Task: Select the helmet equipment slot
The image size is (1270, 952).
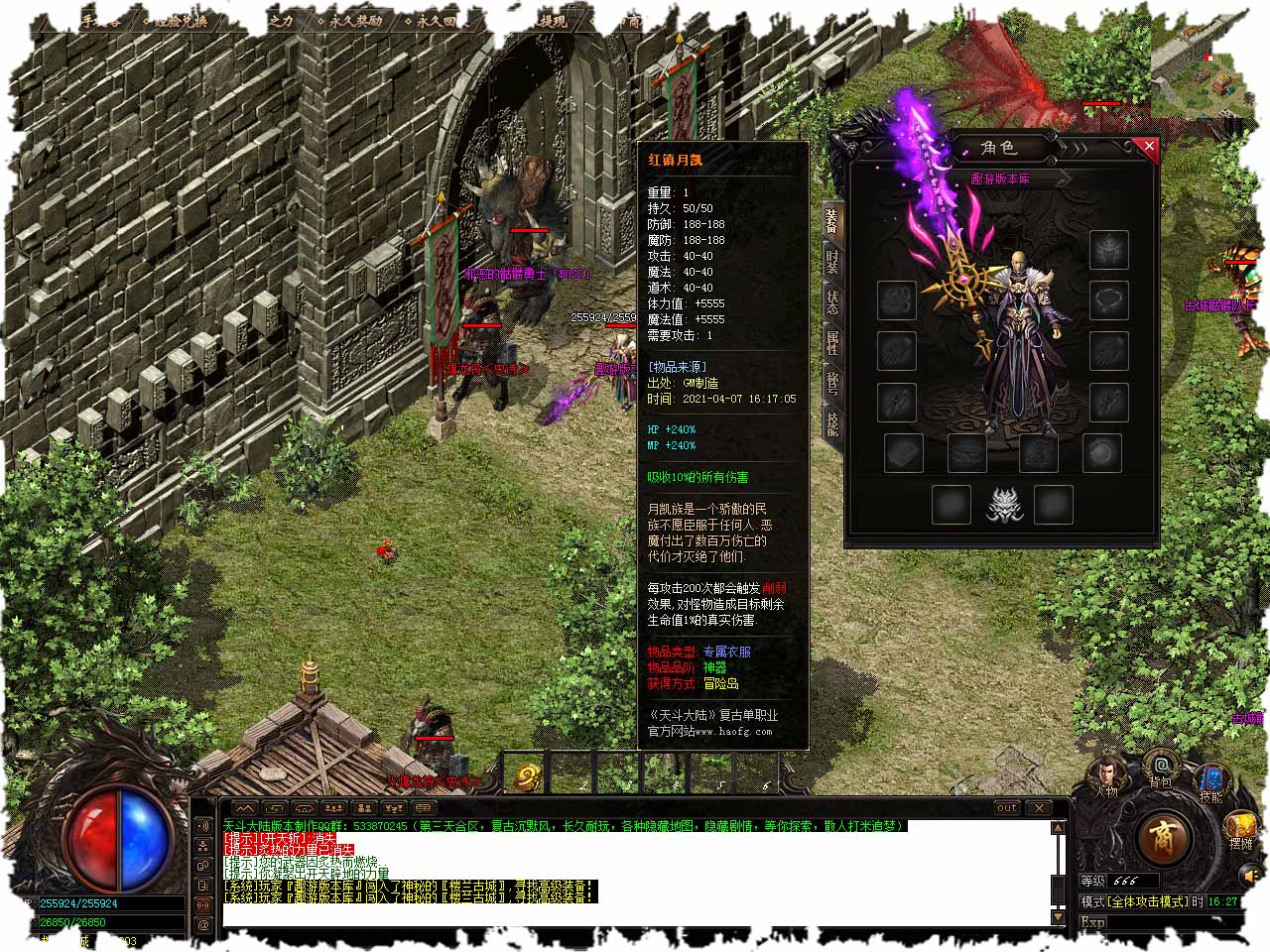Action: click(x=1109, y=250)
